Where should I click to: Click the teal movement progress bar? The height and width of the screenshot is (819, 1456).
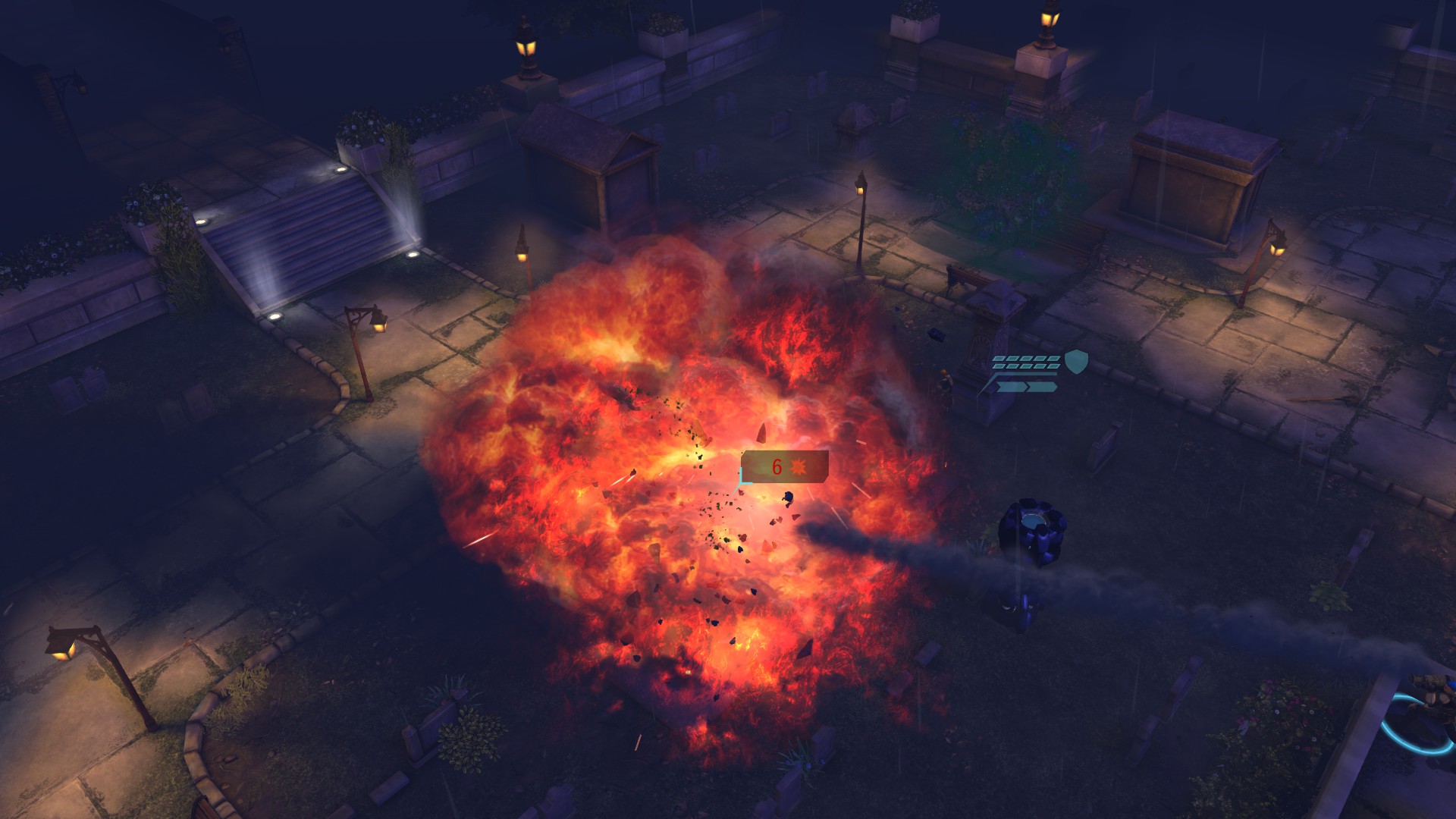coord(1025,374)
